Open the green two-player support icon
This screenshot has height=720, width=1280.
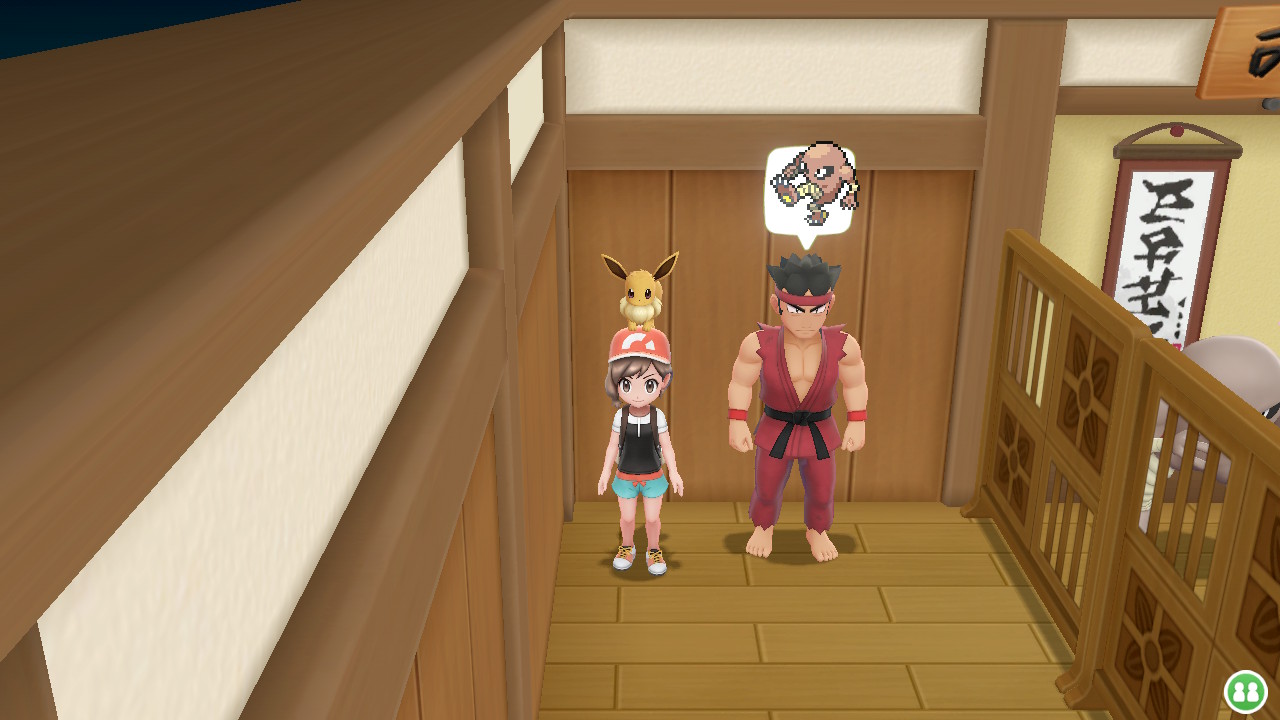point(1245,691)
